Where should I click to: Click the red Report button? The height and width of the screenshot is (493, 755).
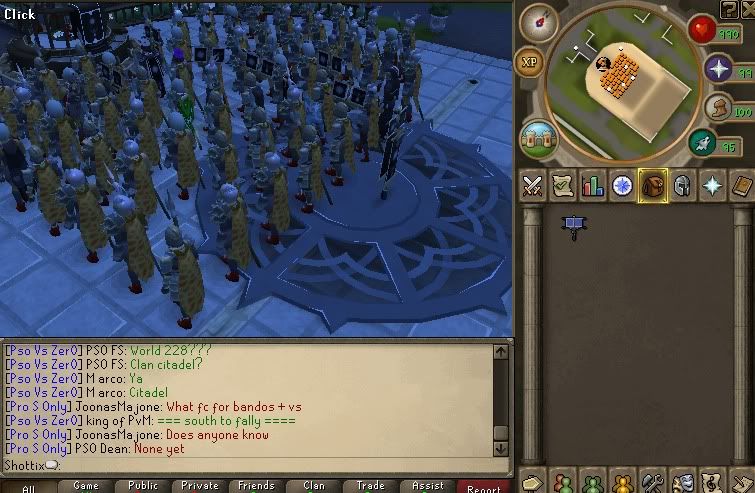point(484,487)
